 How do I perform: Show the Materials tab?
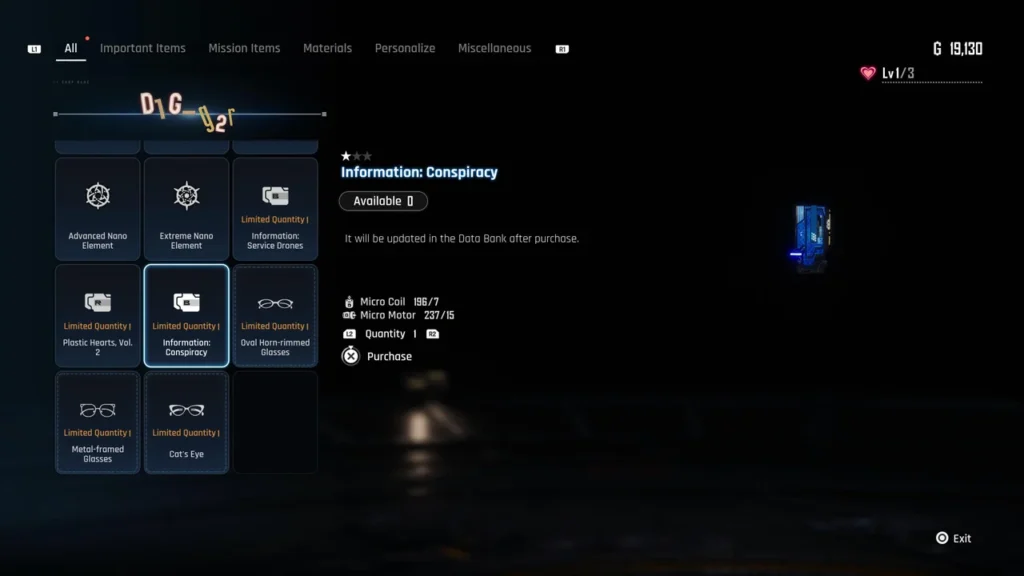(328, 48)
